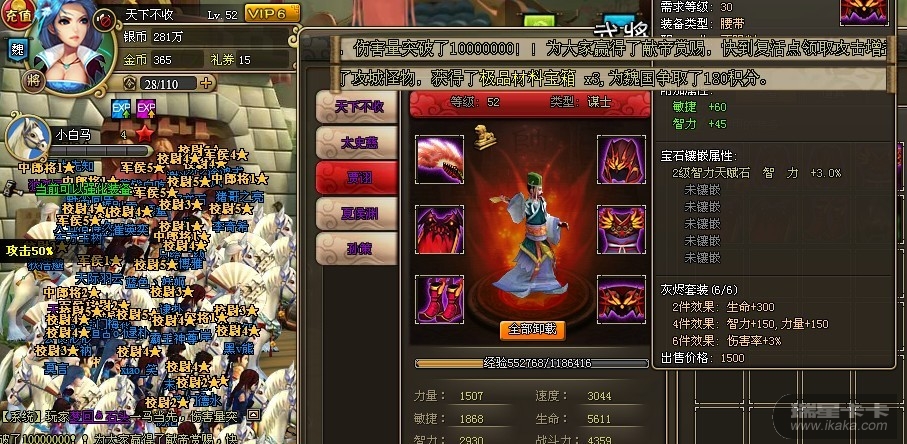Click the red hood helmet slot

coord(621,157)
